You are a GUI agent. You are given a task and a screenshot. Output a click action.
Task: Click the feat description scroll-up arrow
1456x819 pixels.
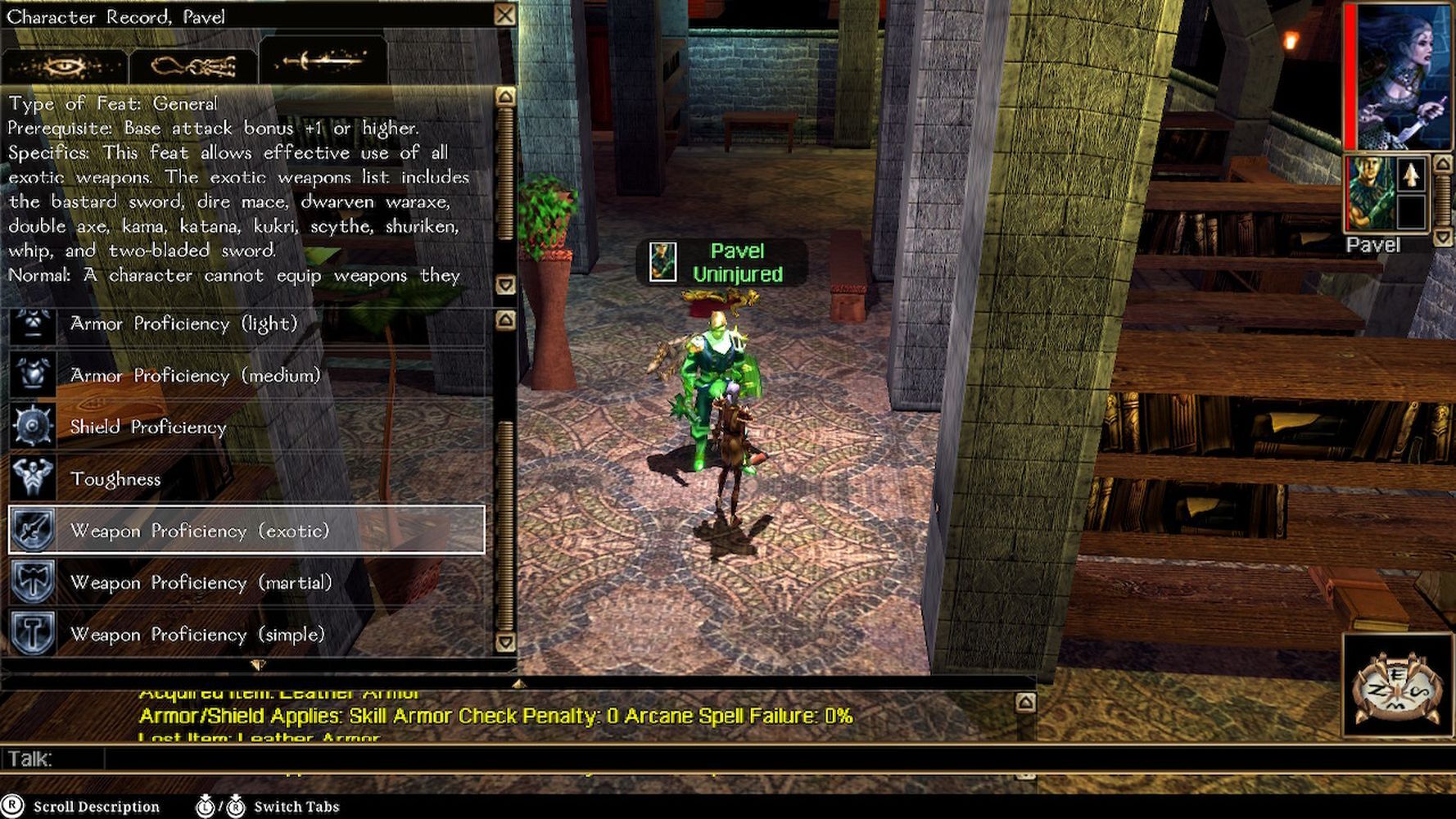(505, 97)
